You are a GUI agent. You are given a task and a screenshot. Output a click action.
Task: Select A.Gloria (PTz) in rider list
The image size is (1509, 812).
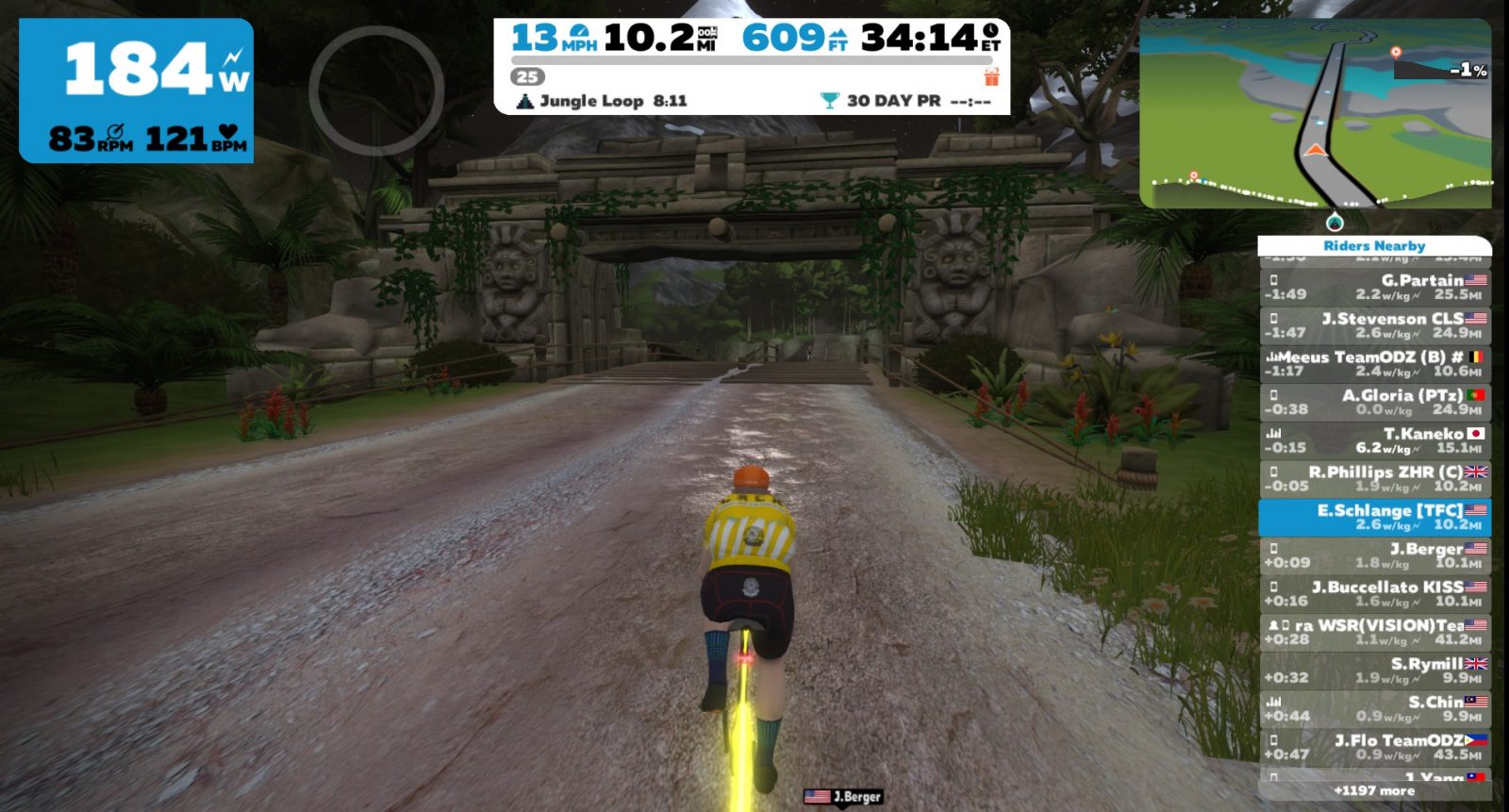click(x=1374, y=402)
